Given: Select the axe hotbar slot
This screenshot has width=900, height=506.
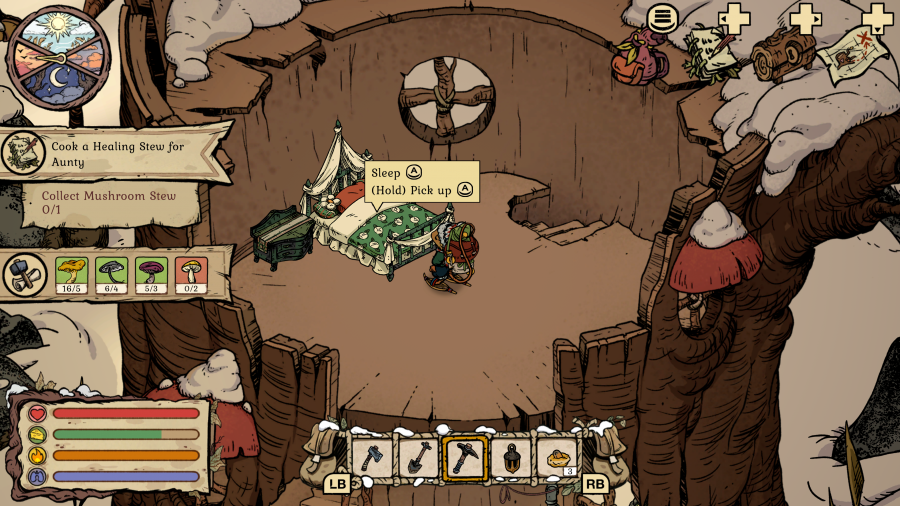Looking at the screenshot, I should pyautogui.click(x=371, y=458).
